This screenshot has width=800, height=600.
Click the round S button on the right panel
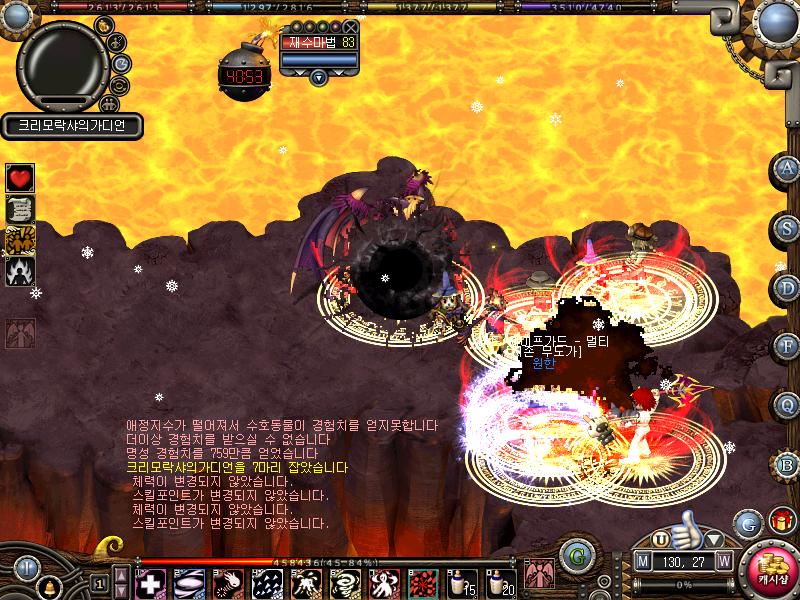click(x=788, y=229)
